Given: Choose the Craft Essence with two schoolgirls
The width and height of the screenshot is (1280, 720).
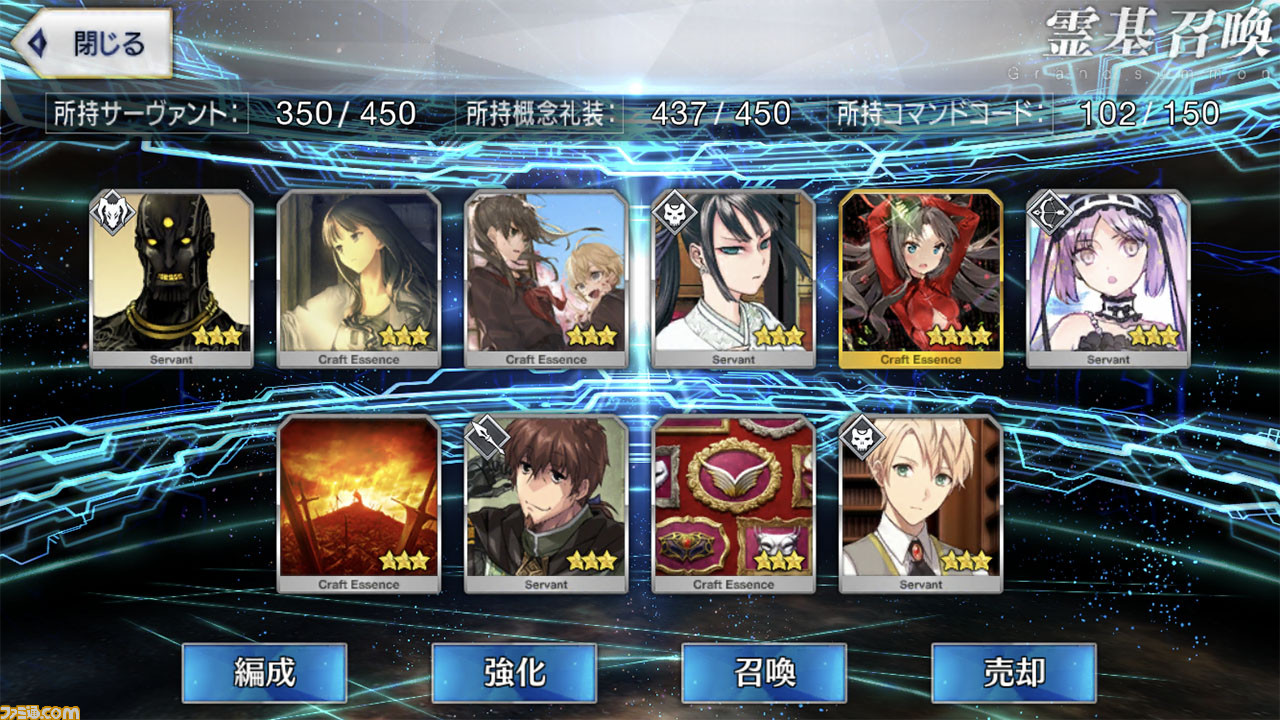Looking at the screenshot, I should (x=546, y=279).
